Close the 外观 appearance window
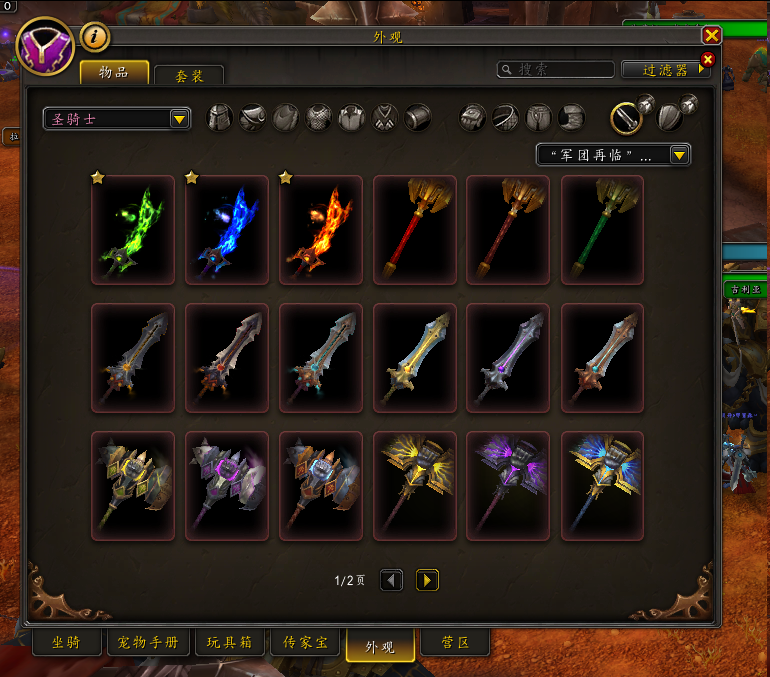 point(711,35)
